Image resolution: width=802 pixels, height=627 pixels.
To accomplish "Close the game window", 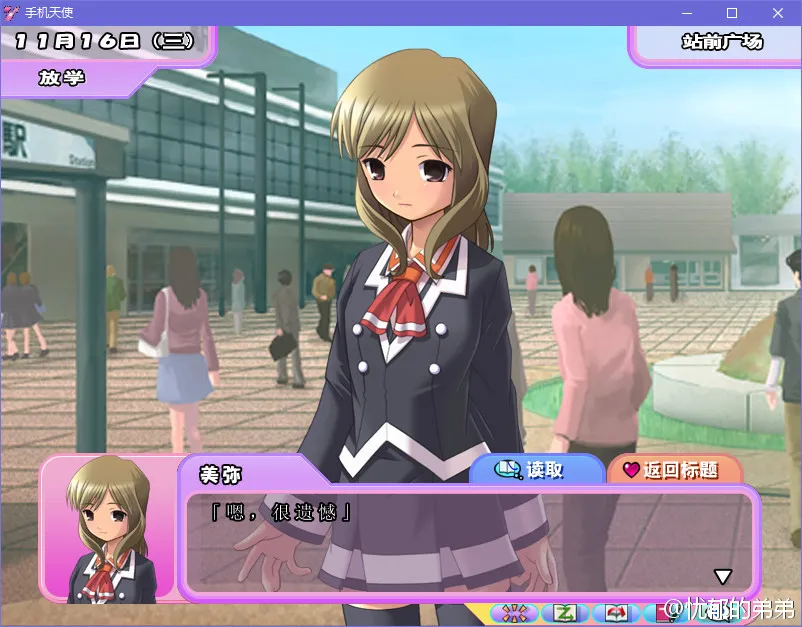I will click(x=778, y=13).
